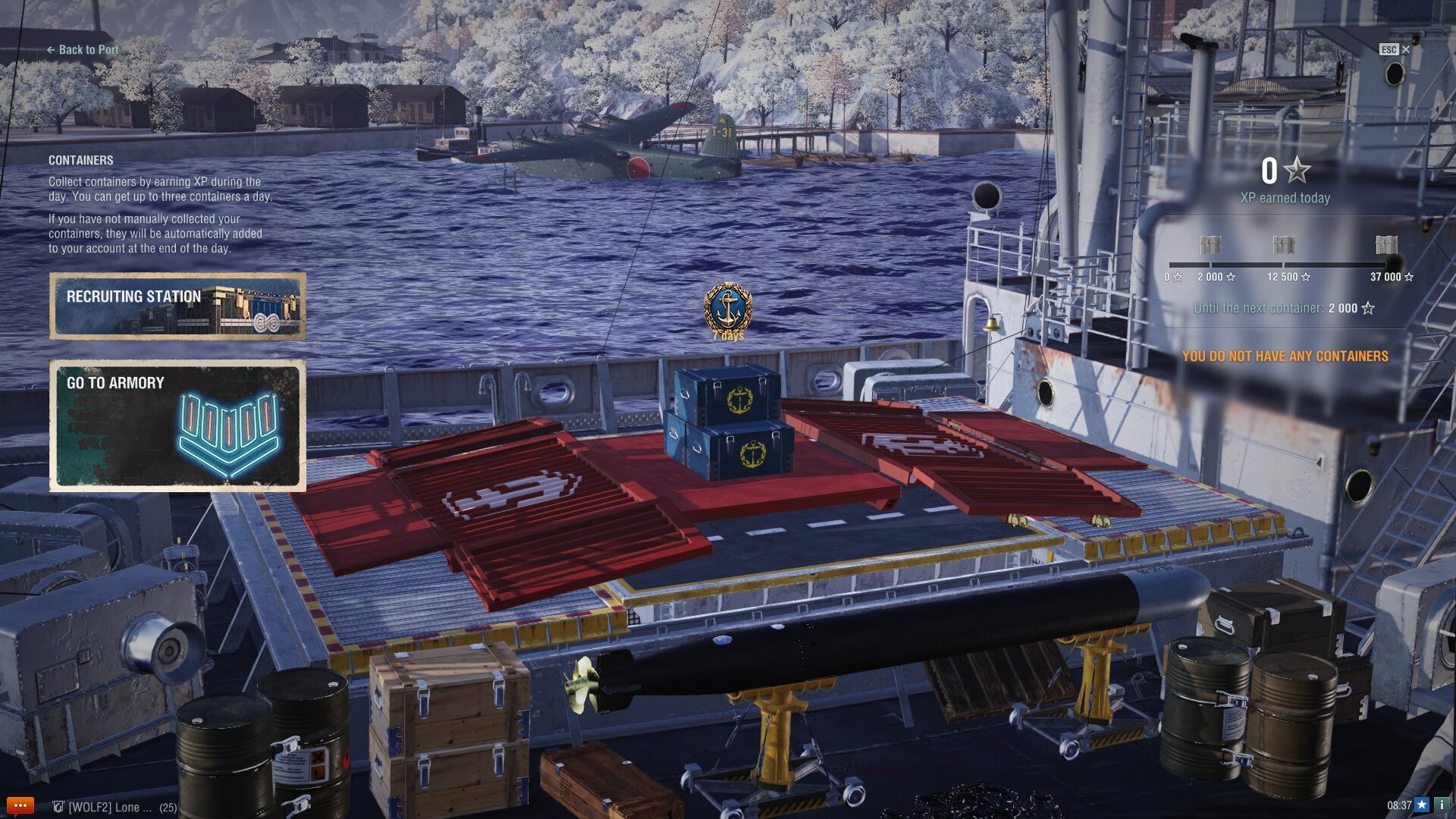Select the 37 000 XP container milestone icon
1456x819 pixels.
[1386, 245]
